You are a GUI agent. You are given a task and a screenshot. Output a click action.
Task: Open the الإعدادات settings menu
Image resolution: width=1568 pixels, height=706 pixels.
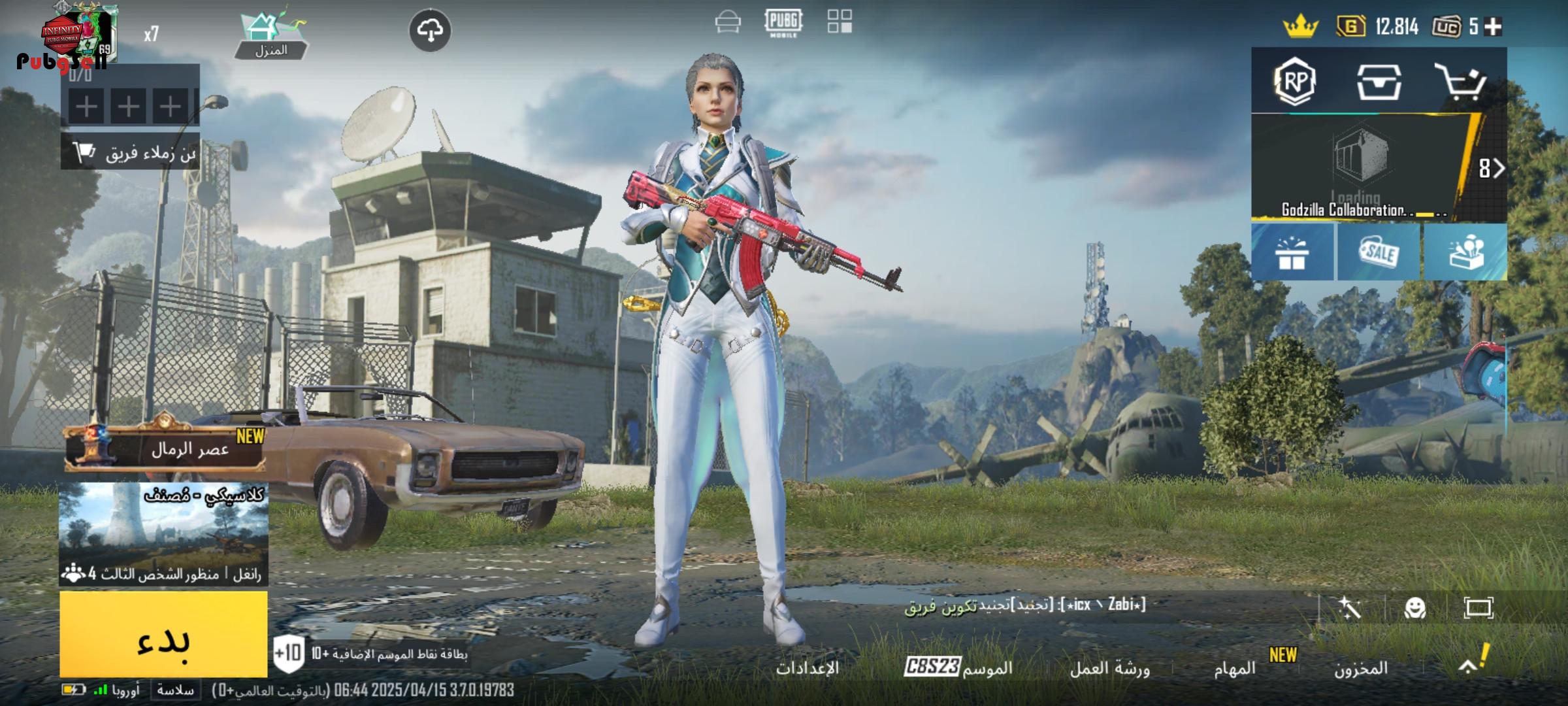(x=808, y=668)
